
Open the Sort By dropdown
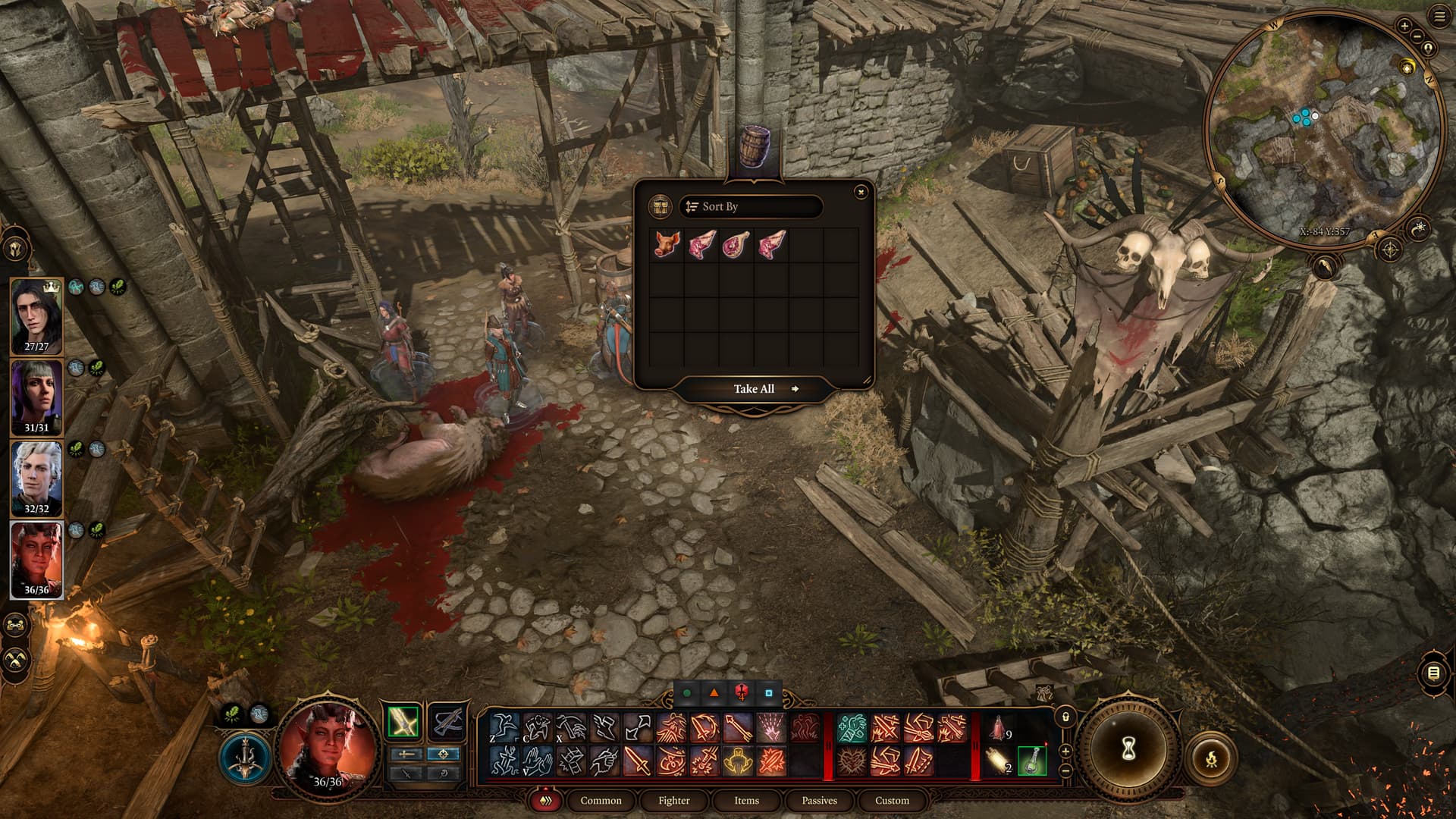750,206
